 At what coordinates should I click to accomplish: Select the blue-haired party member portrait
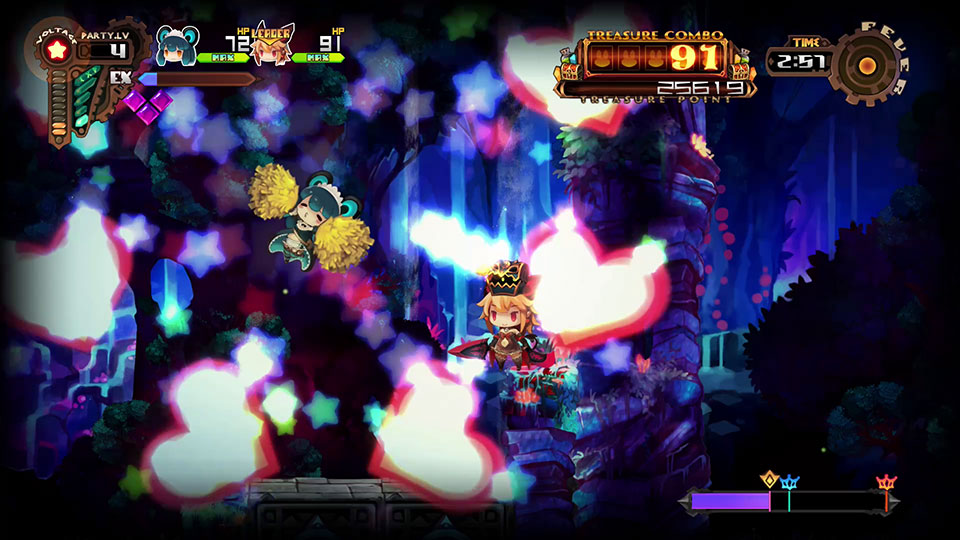pyautogui.click(x=175, y=45)
